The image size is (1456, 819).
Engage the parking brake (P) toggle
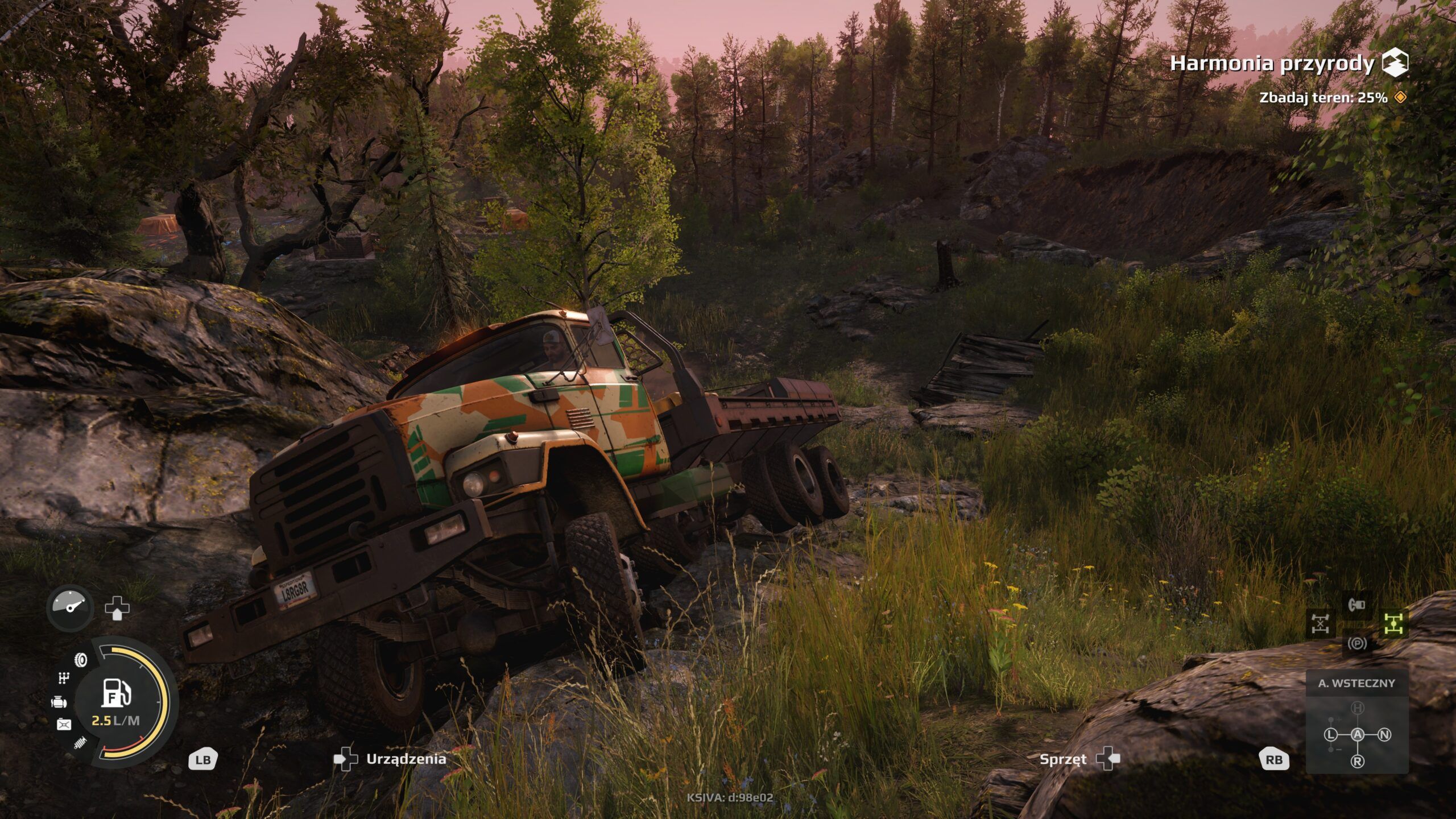(1358, 644)
